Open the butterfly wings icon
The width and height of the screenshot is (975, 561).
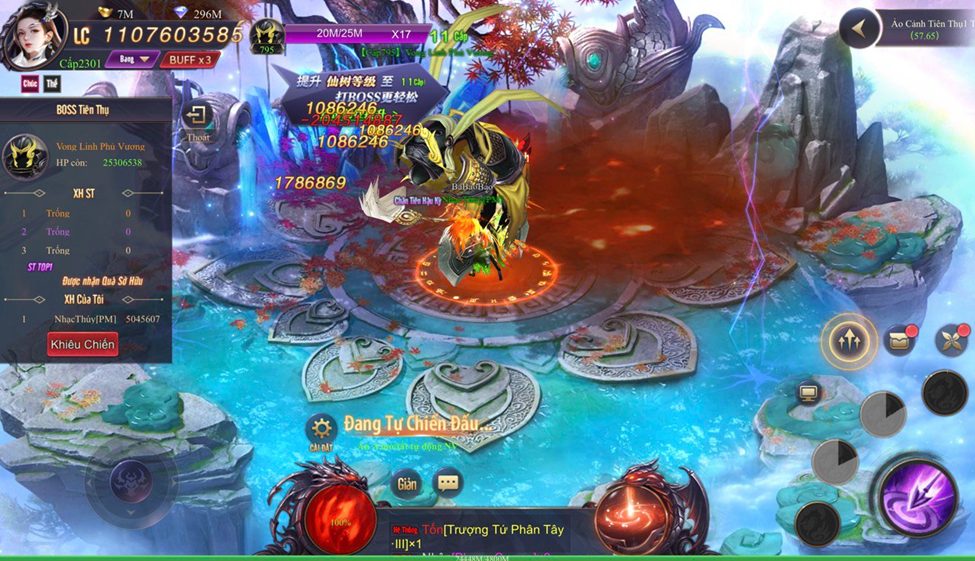(951, 340)
